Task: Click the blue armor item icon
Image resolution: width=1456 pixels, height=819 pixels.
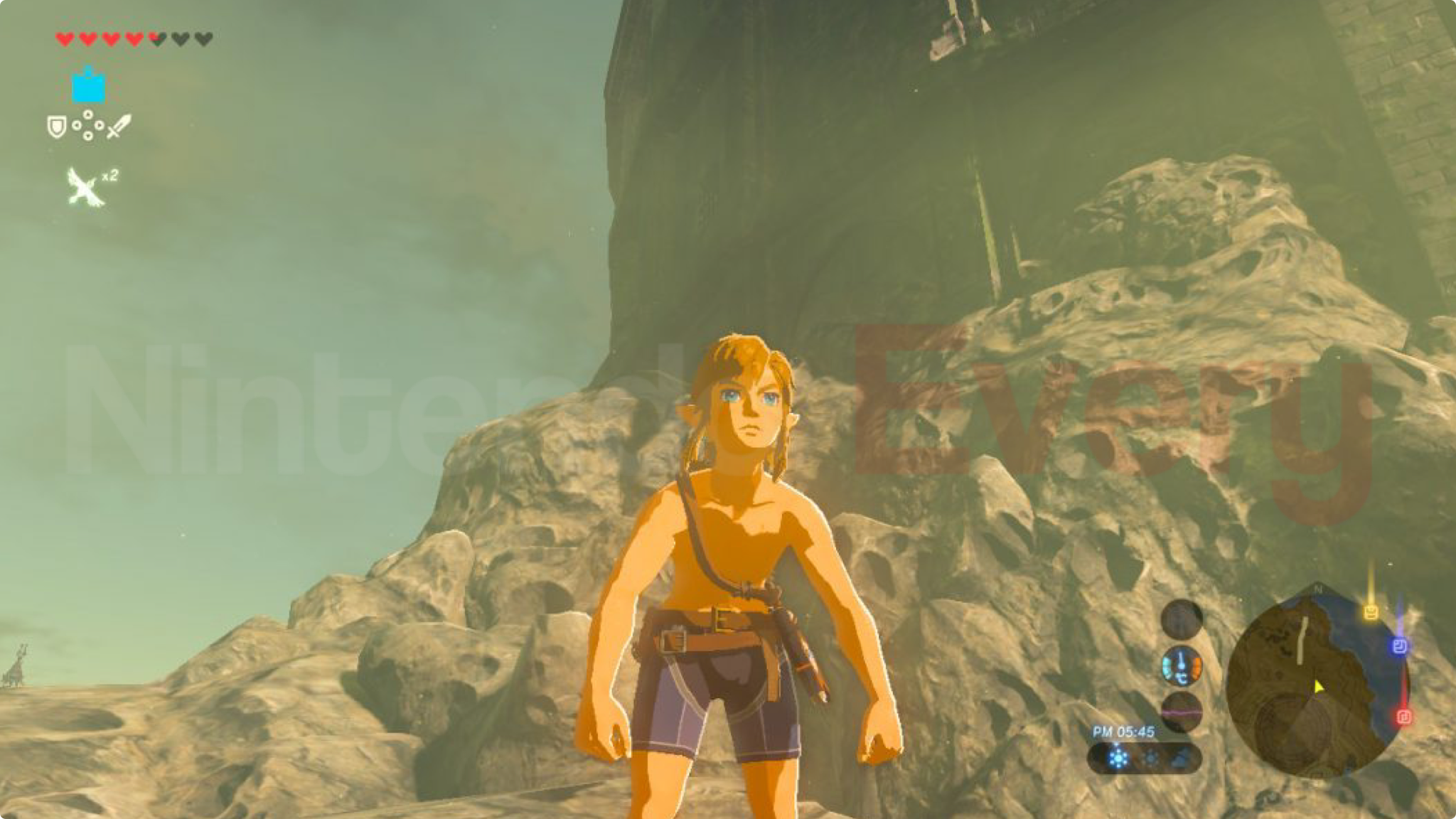Action: [x=87, y=85]
